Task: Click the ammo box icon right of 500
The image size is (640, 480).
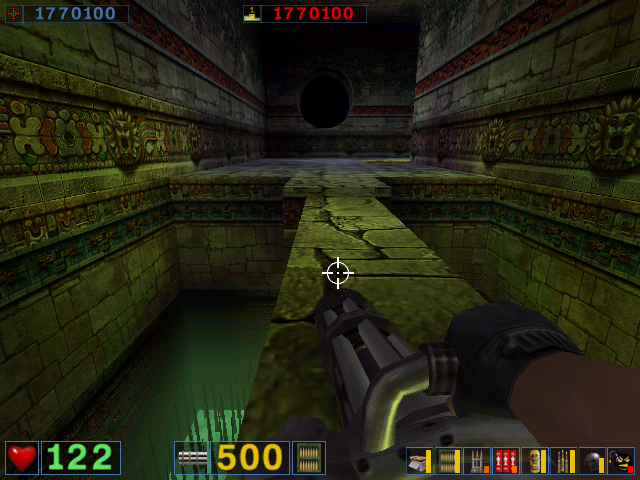Action: tap(309, 457)
